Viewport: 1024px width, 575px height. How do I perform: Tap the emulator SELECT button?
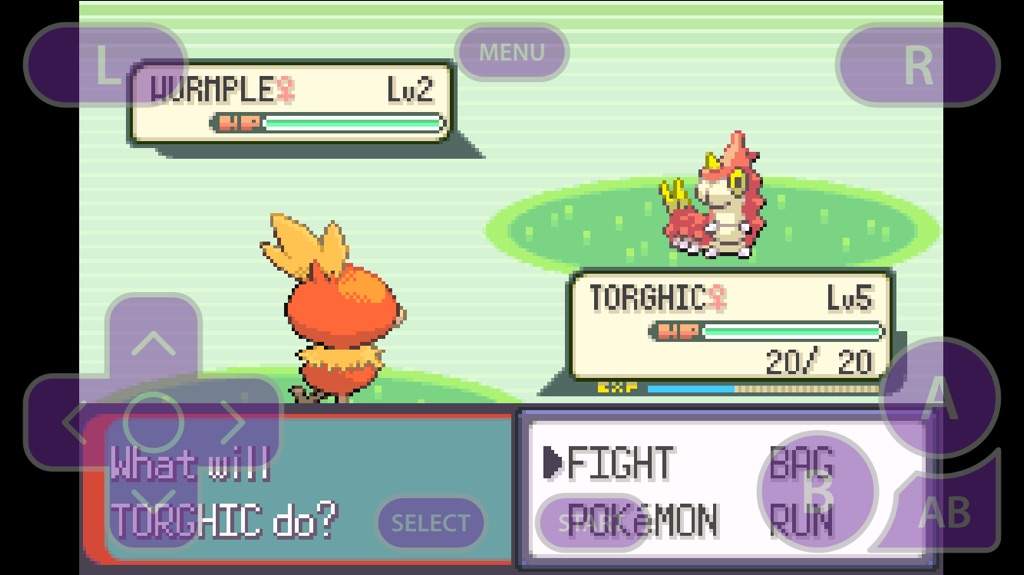[x=430, y=523]
